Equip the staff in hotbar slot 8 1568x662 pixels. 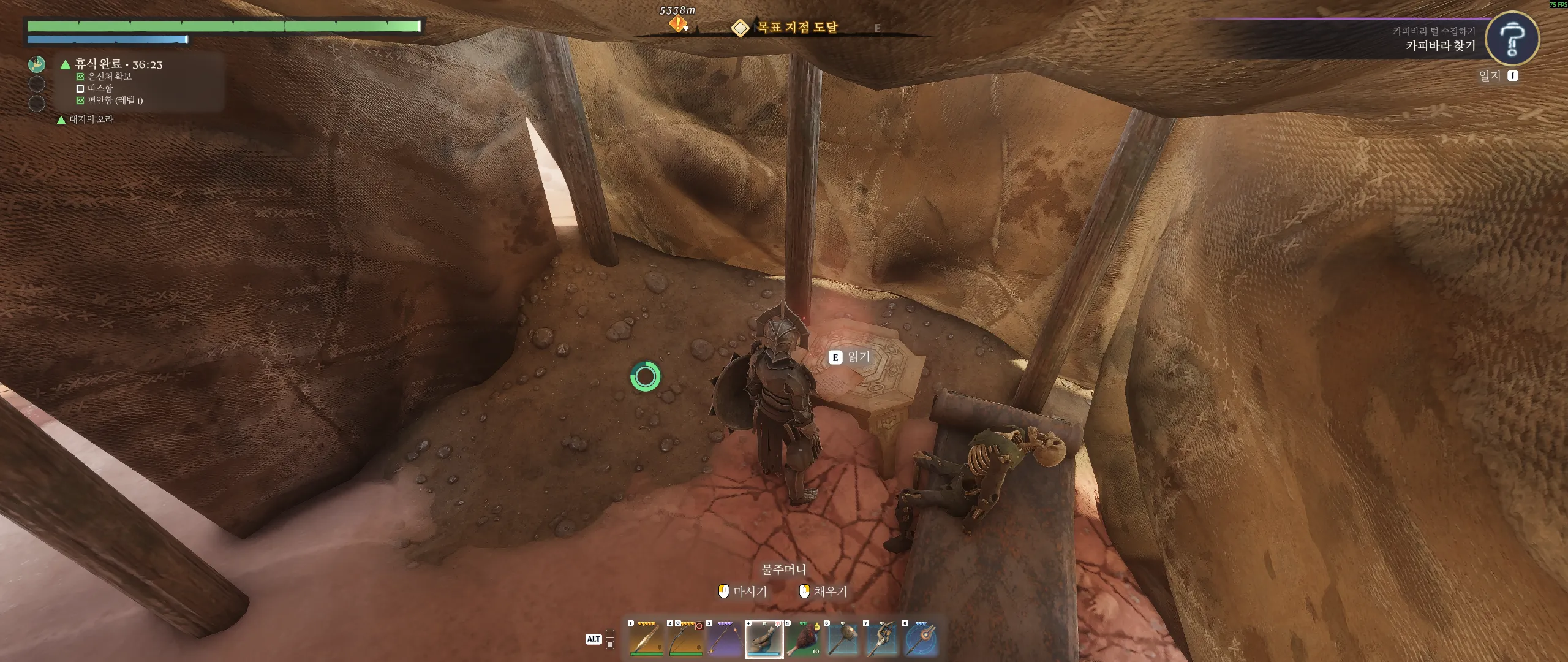point(921,639)
